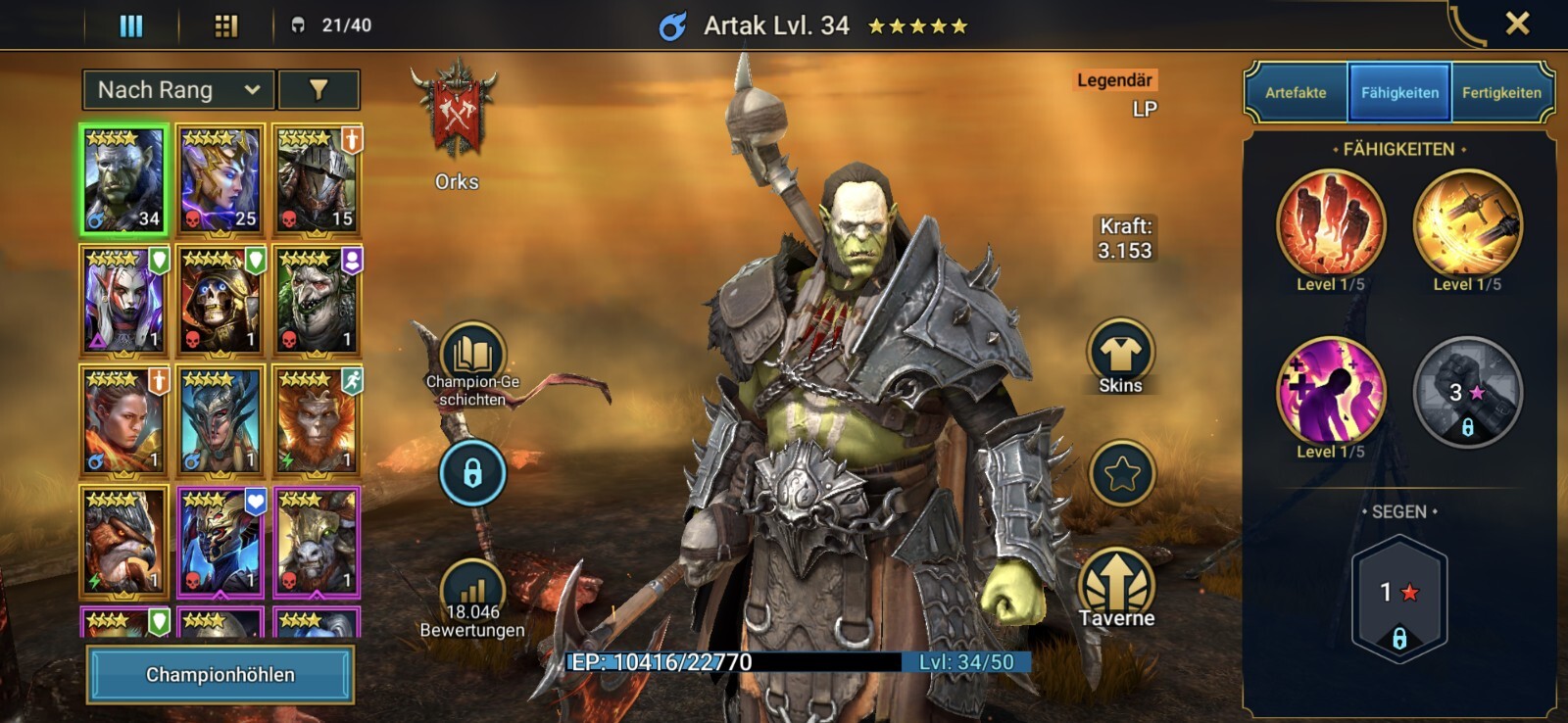Viewport: 1568px width, 723px height.
Task: Inspect the fiery golden weapon skill icon
Action: coord(1467,225)
